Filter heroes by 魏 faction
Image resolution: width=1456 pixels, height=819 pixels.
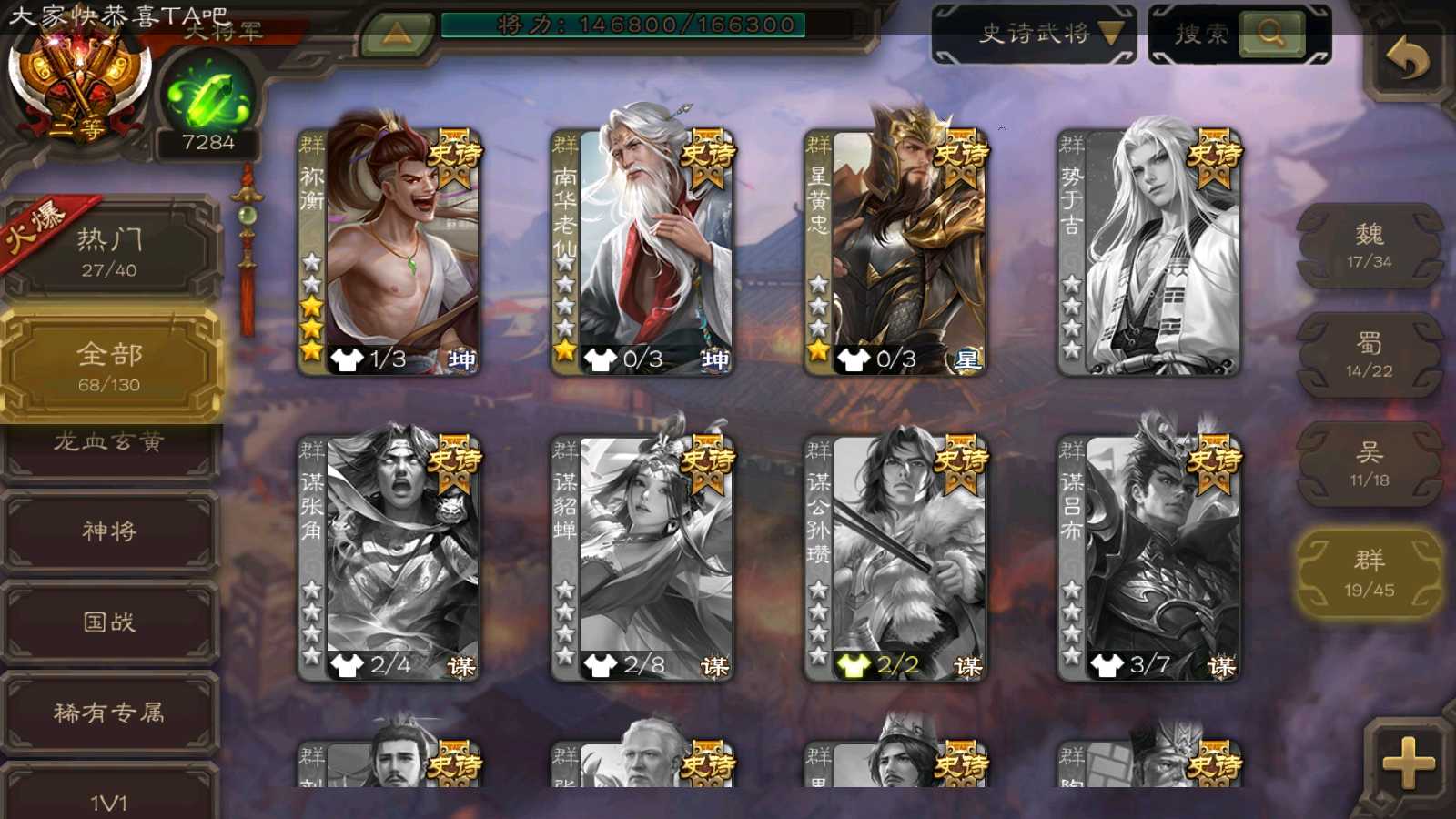pos(1369,246)
